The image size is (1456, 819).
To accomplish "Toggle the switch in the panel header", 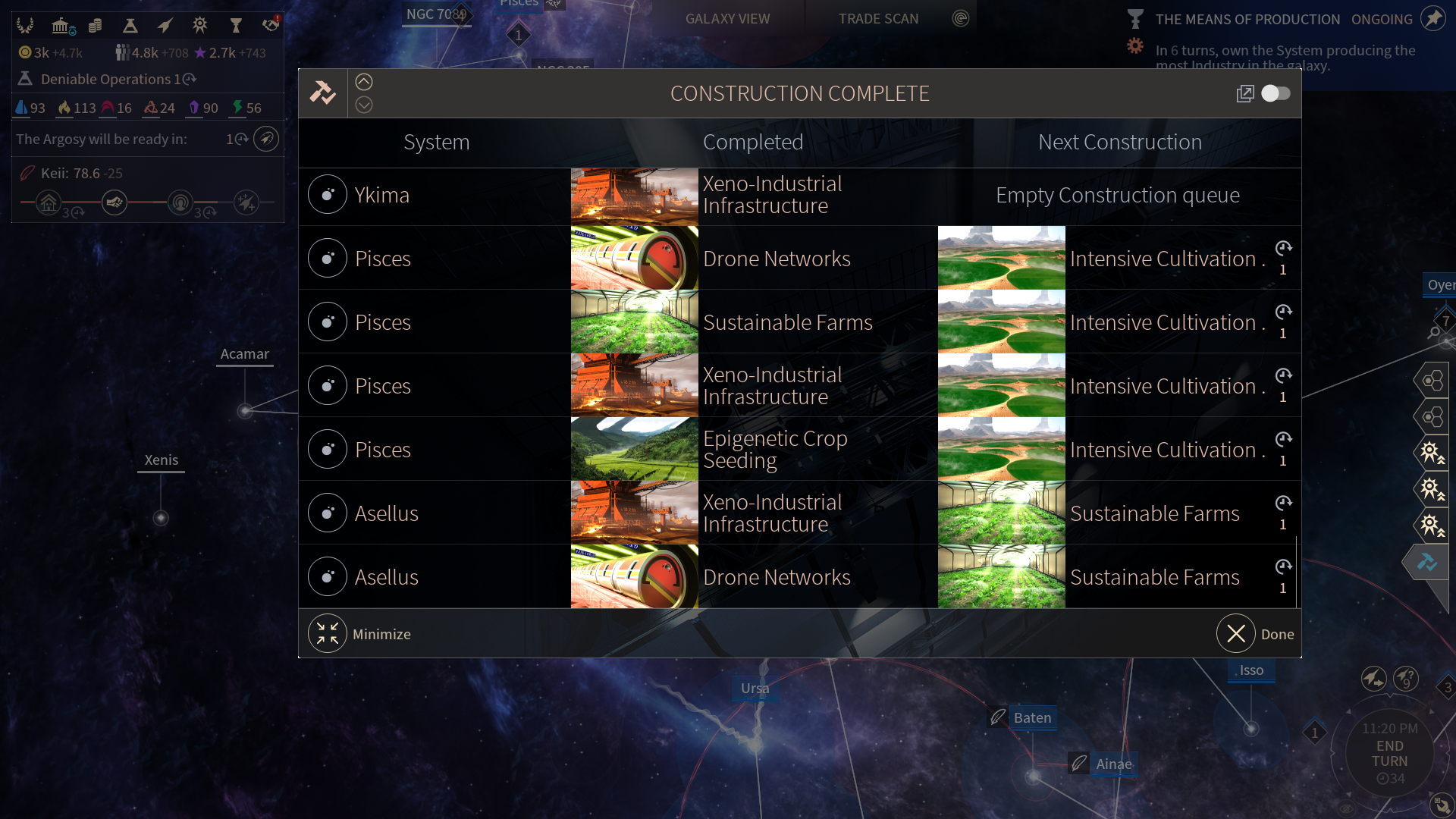I will [1276, 93].
